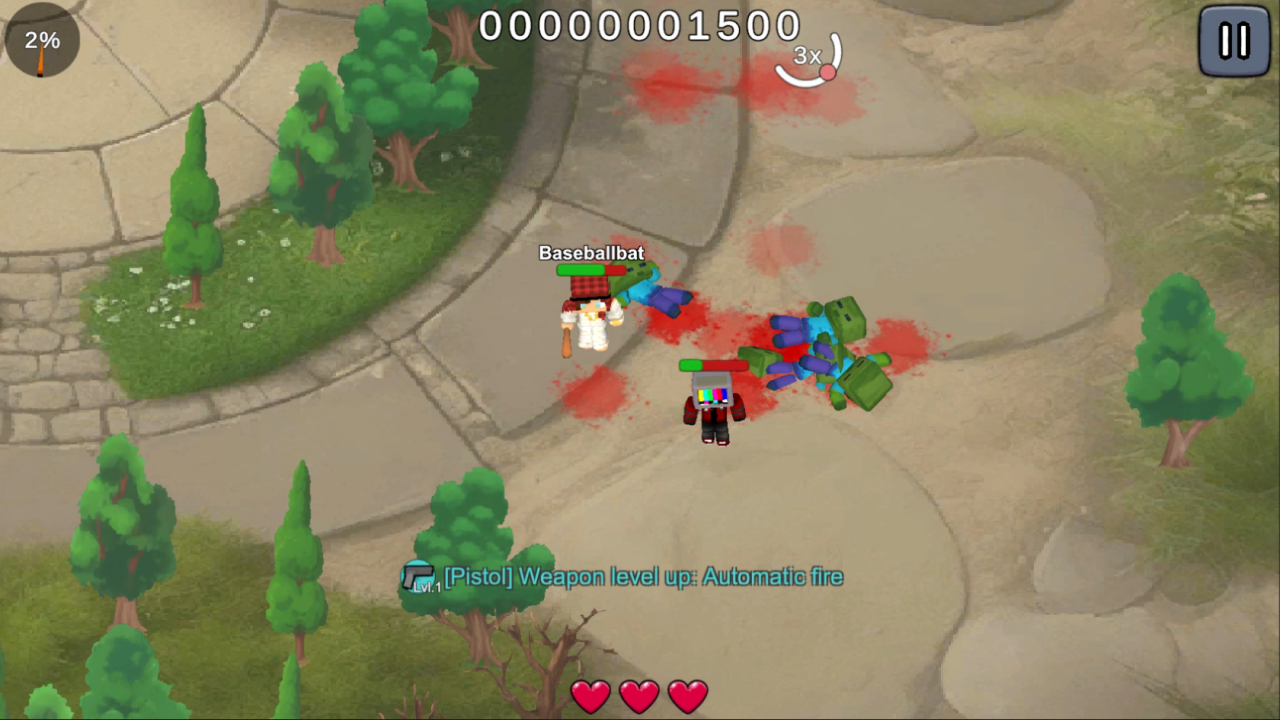Click the pink dot on the multiplier arc
Image resolution: width=1280 pixels, height=720 pixels.
click(x=827, y=71)
